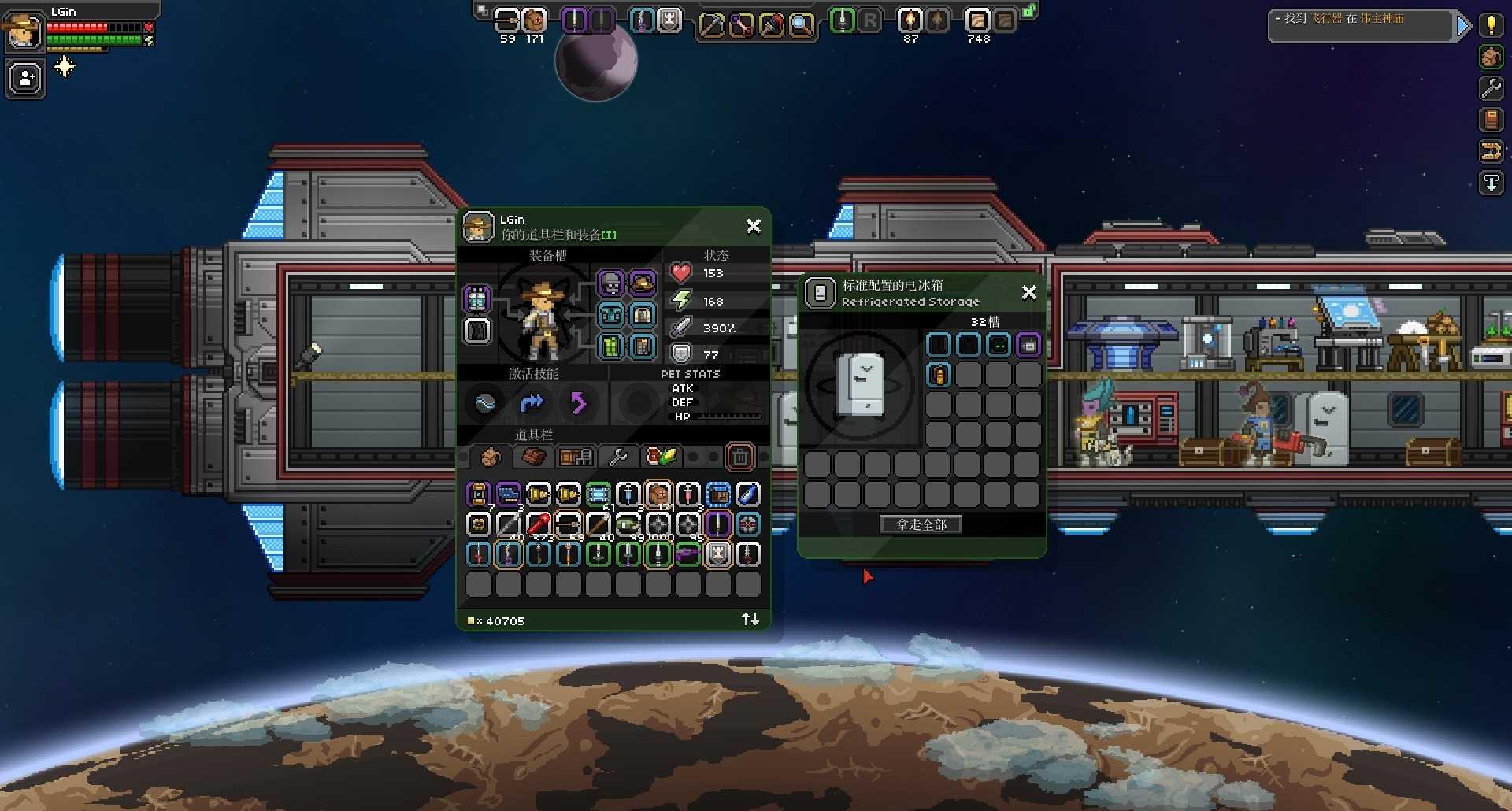Open the party invite button under portrait
This screenshot has height=811, width=1512.
(26, 79)
